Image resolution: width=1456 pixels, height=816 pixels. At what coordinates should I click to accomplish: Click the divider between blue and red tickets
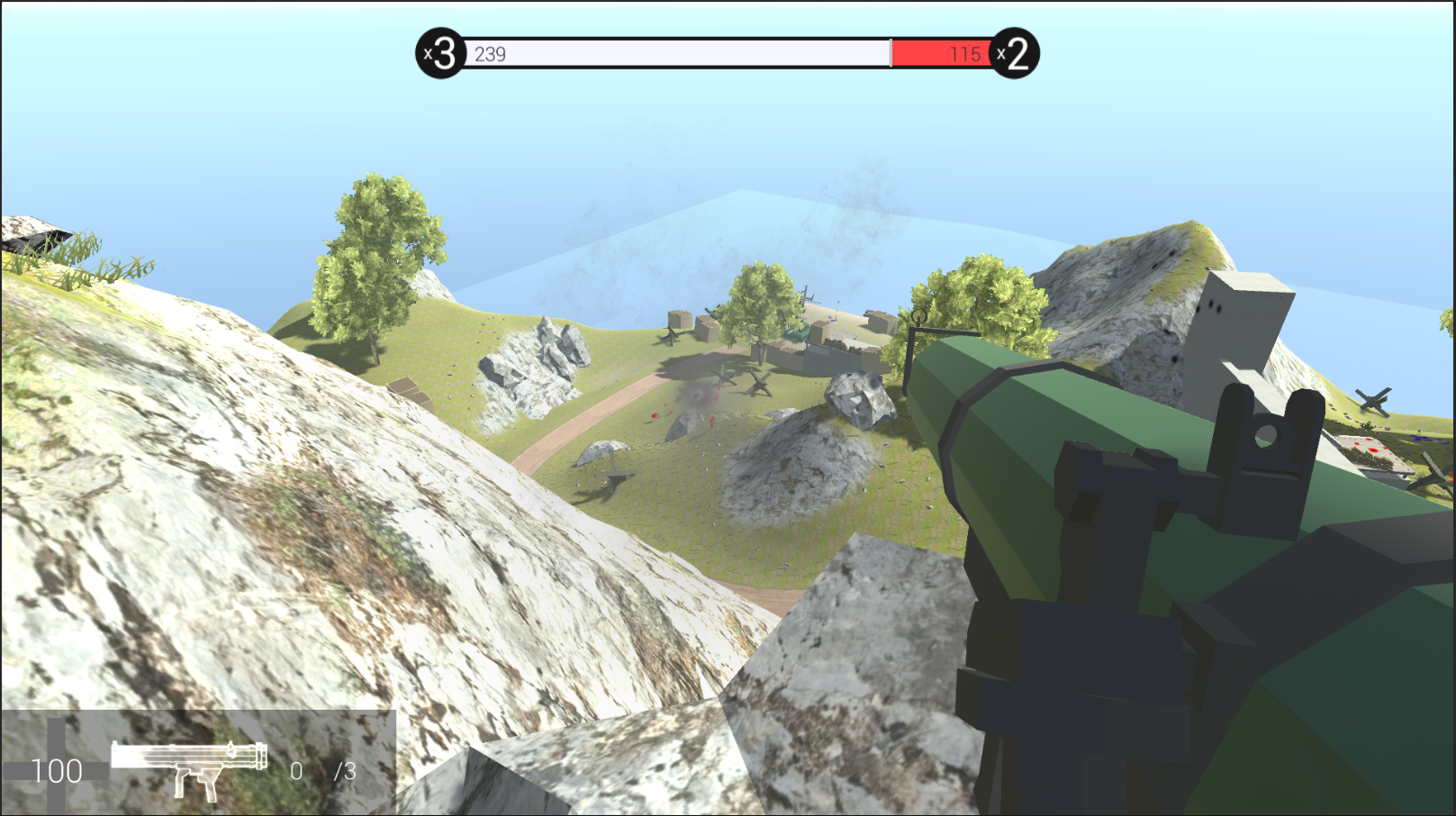(x=891, y=55)
